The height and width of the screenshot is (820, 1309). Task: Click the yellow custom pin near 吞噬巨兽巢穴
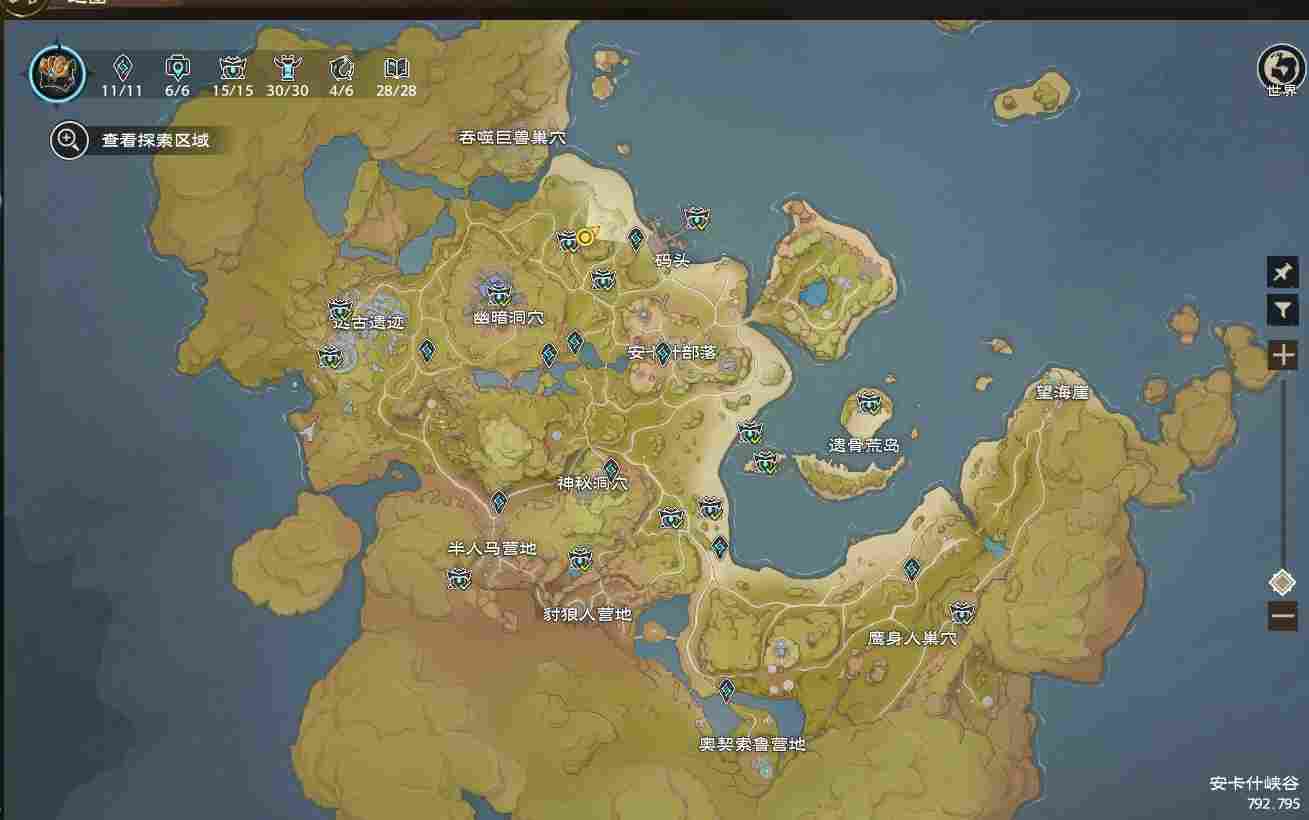coord(584,239)
